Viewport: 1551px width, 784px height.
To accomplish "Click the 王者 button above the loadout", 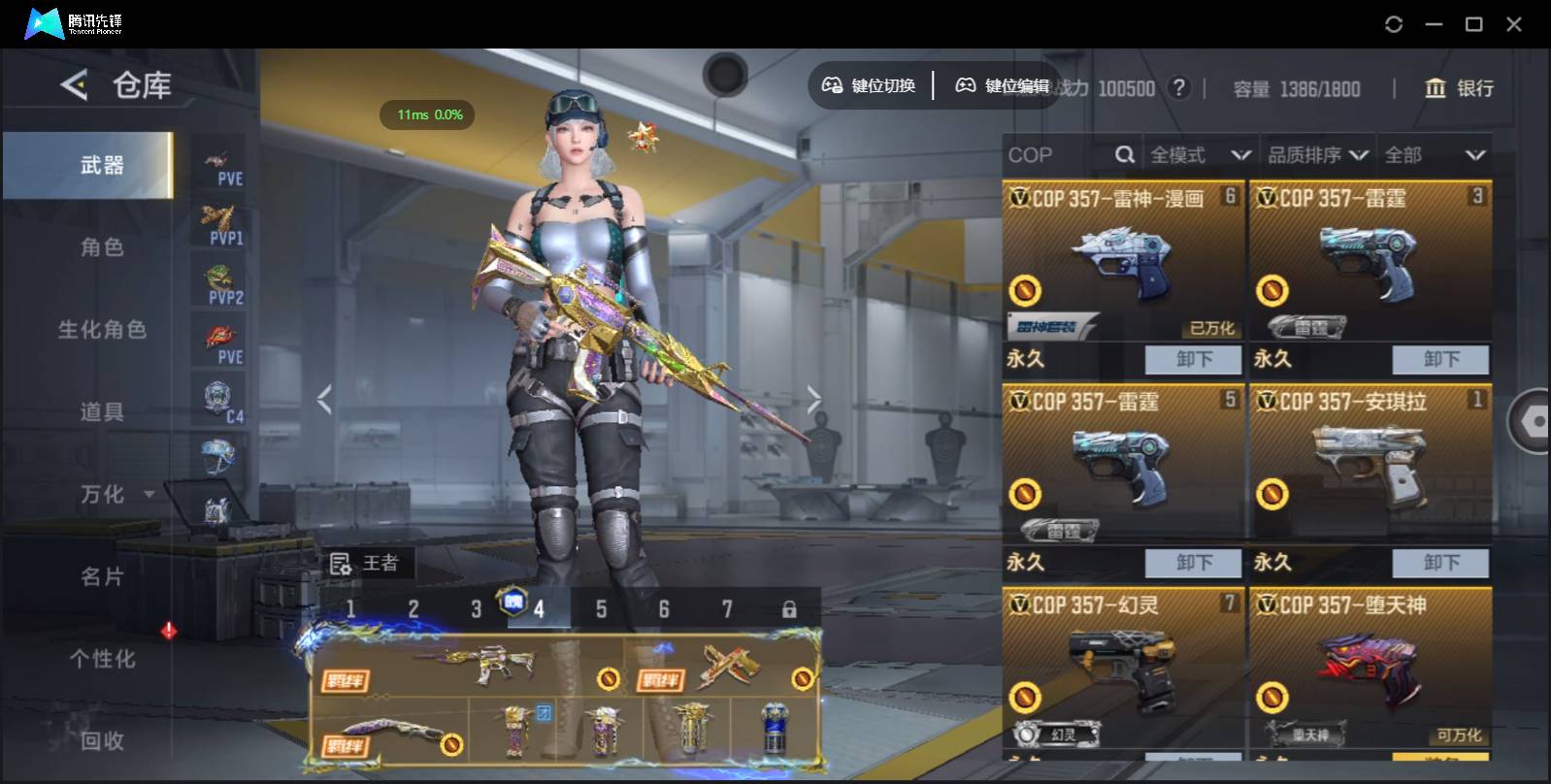I will tap(367, 563).
